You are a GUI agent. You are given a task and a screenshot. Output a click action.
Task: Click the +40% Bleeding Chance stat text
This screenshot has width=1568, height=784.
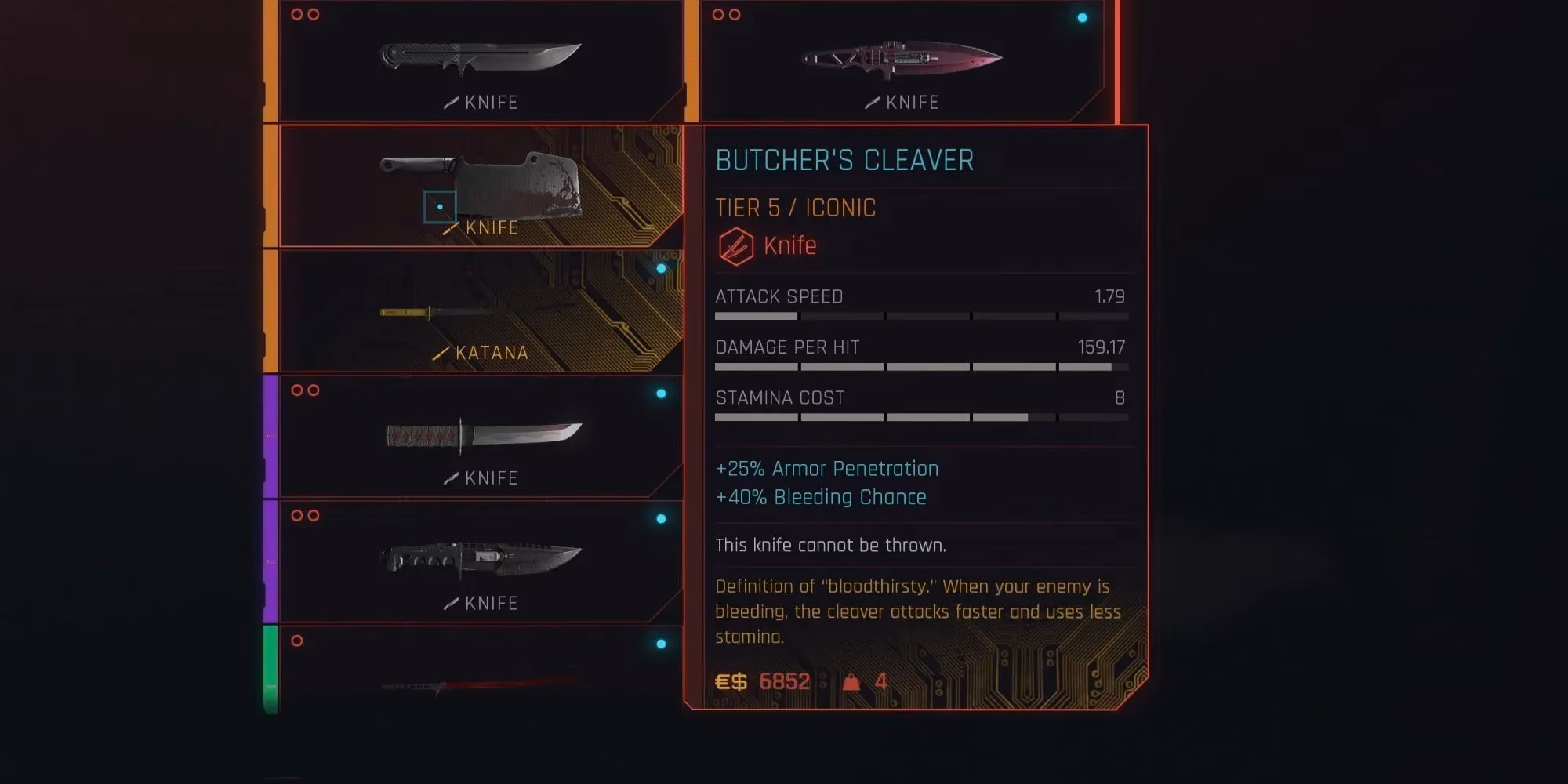point(820,496)
